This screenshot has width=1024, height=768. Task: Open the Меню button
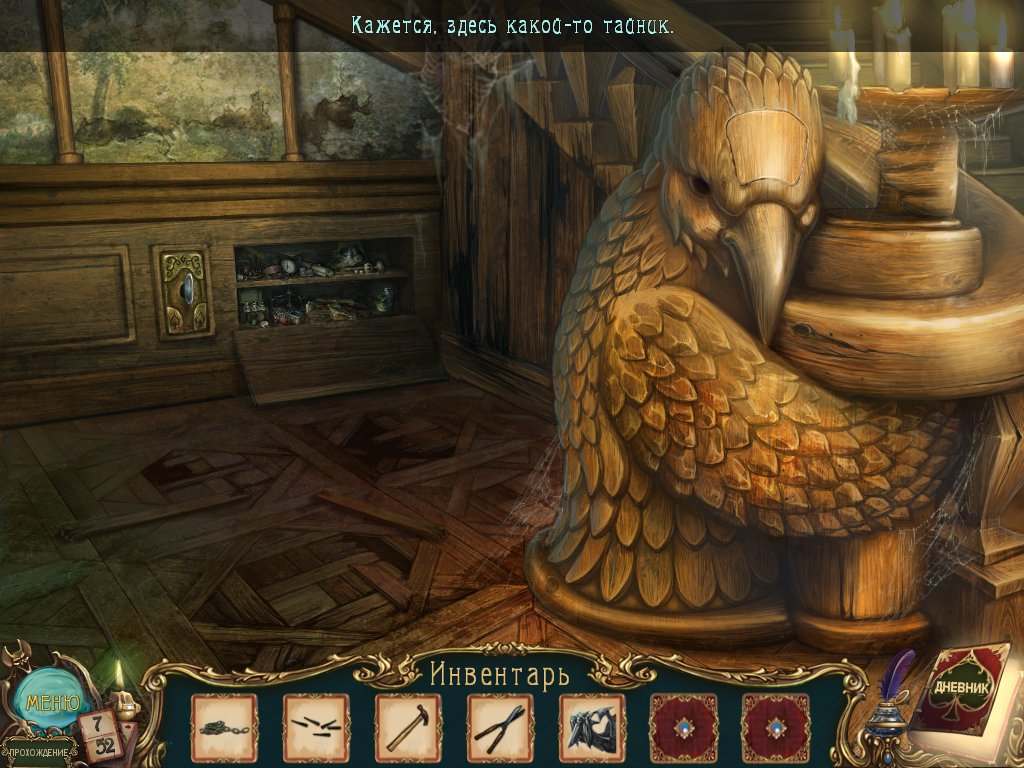[x=51, y=703]
